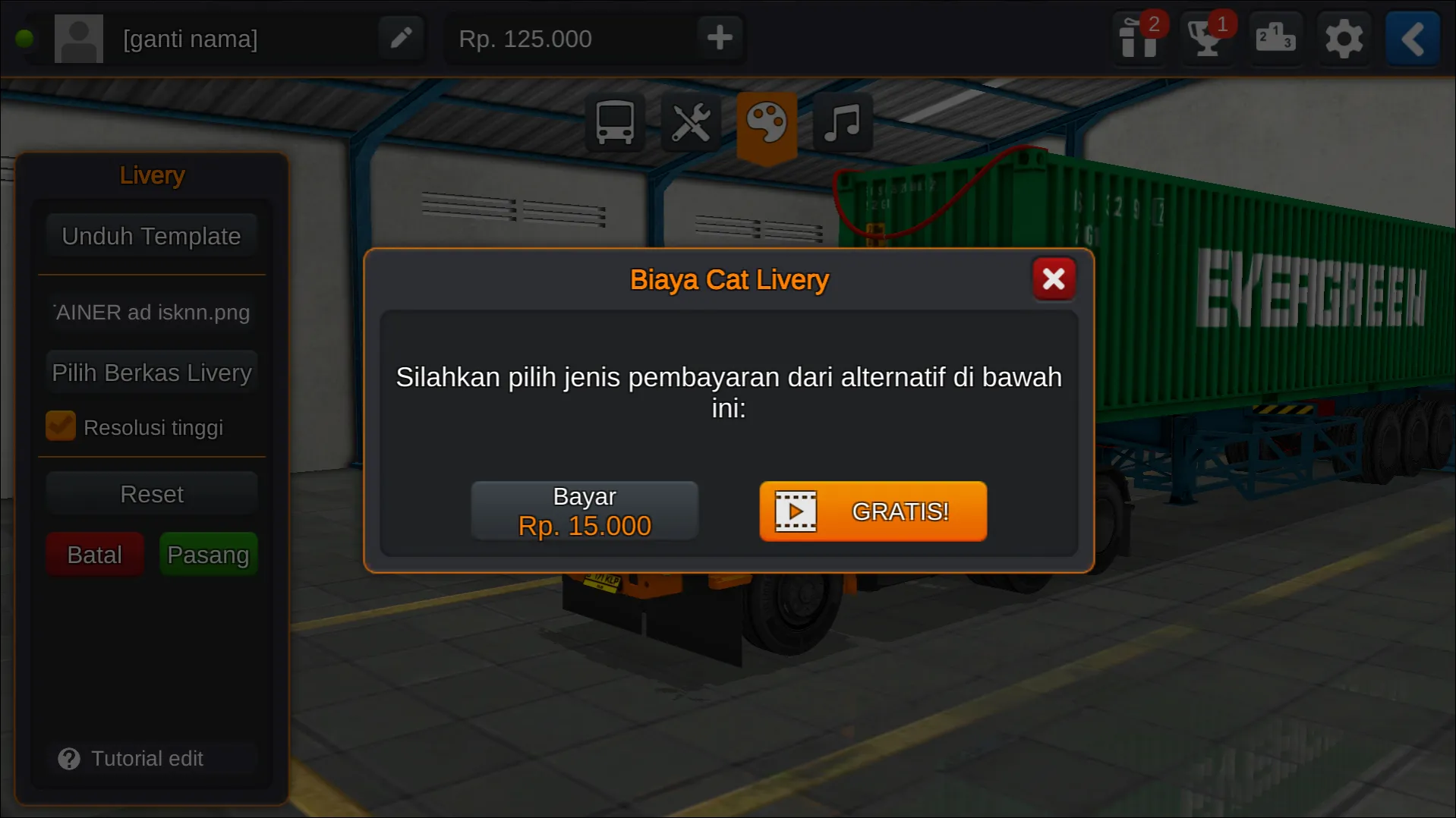Add money with the plus button

[x=719, y=38]
